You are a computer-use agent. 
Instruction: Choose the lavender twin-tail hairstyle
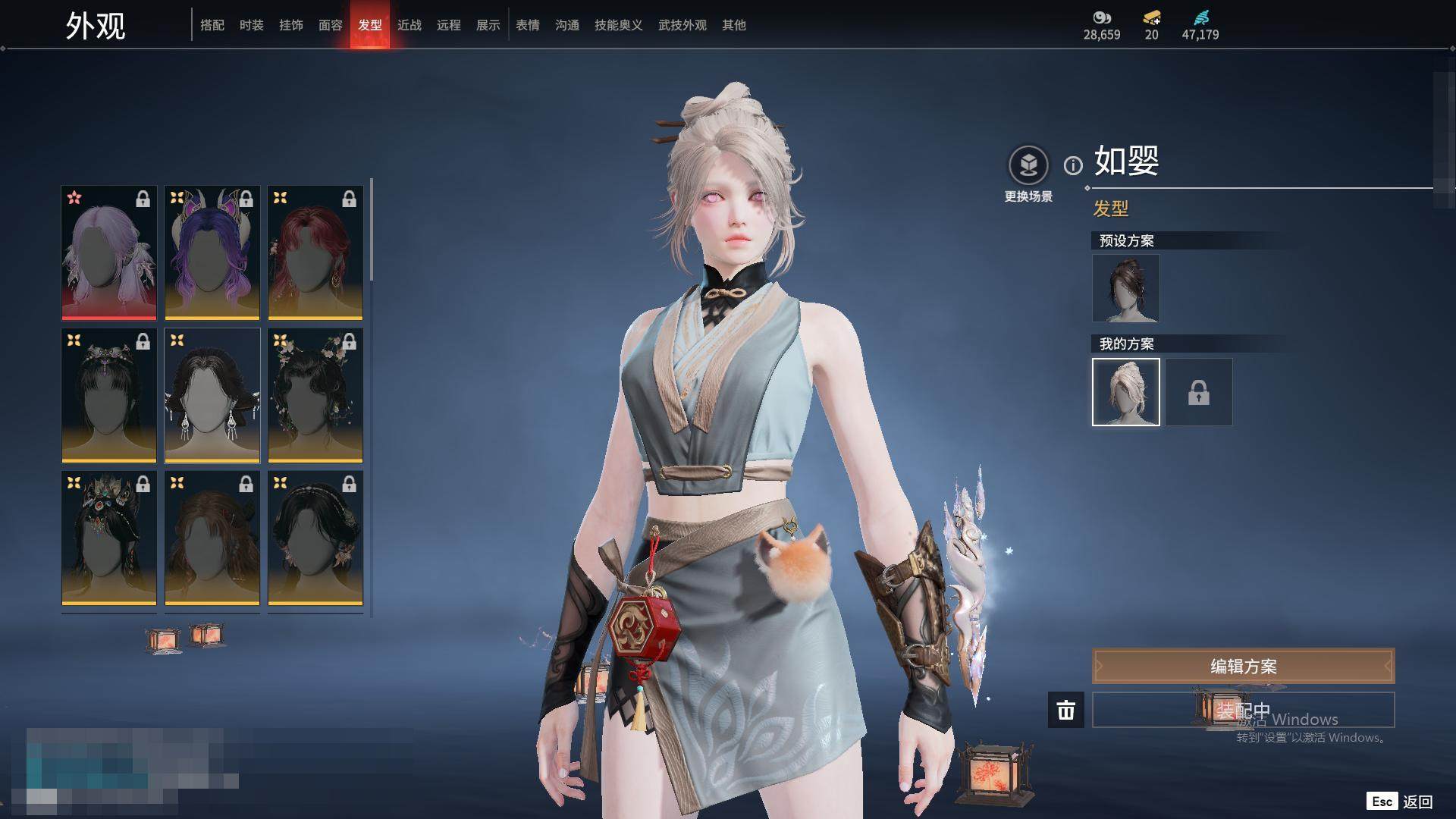coord(109,253)
